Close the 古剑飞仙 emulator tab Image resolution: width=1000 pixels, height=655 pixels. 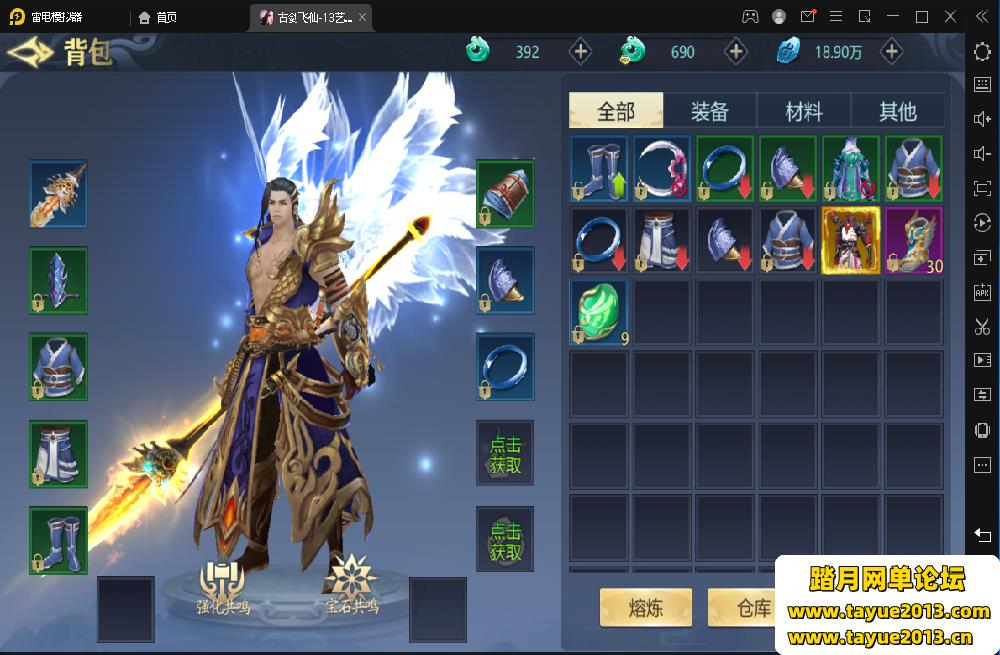pos(362,17)
